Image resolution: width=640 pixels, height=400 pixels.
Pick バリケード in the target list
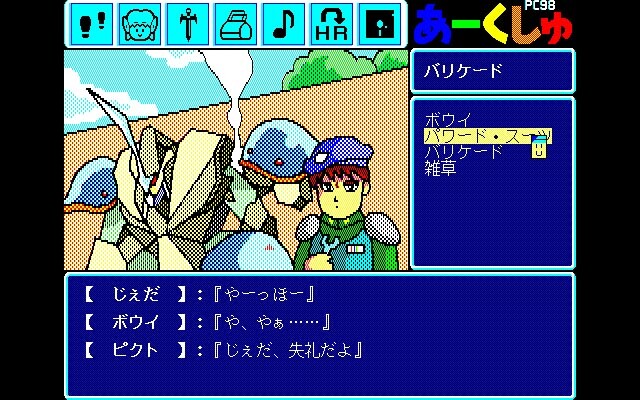click(464, 152)
